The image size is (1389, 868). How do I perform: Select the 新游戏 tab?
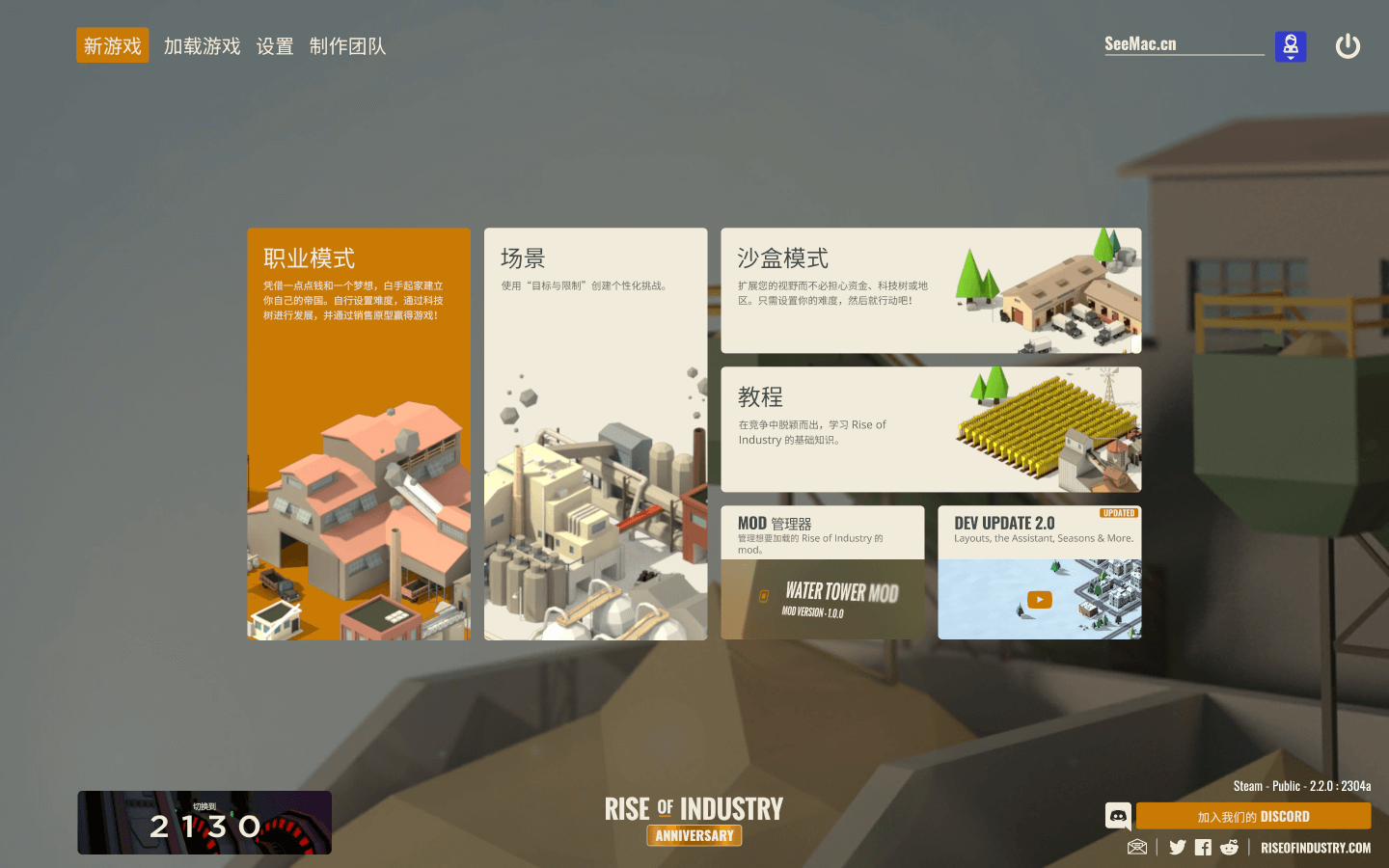tap(113, 45)
